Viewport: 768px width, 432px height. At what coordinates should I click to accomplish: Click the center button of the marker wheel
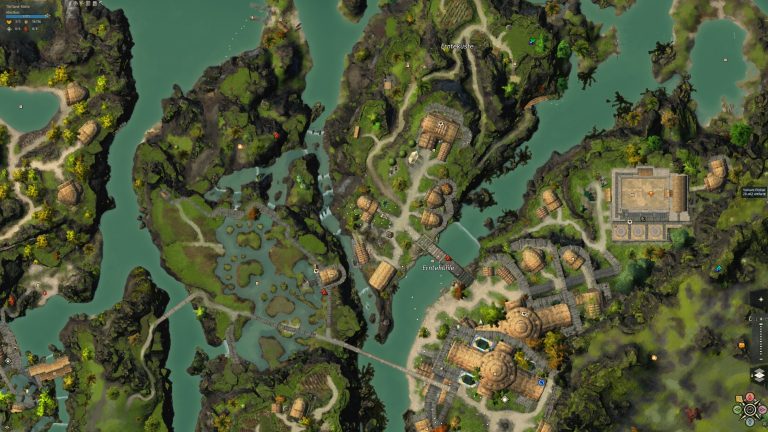coord(750,408)
